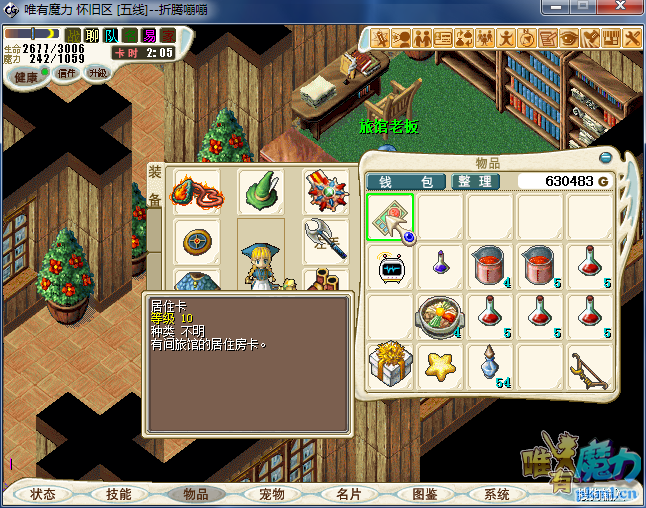The image size is (646, 508).
Task: Switch to the 宠物 pet menu
Action: click(x=272, y=494)
